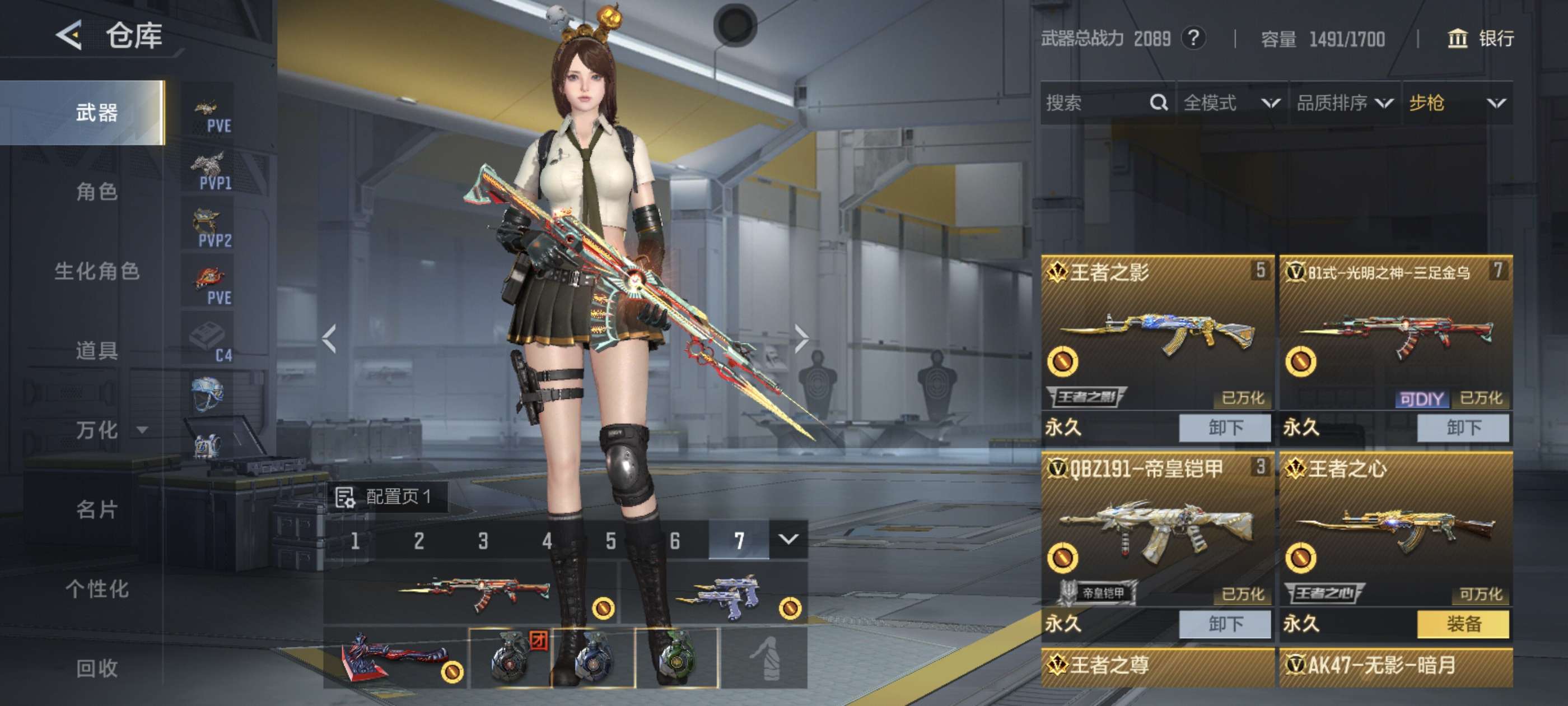Switch to the 角色 category tab

96,192
